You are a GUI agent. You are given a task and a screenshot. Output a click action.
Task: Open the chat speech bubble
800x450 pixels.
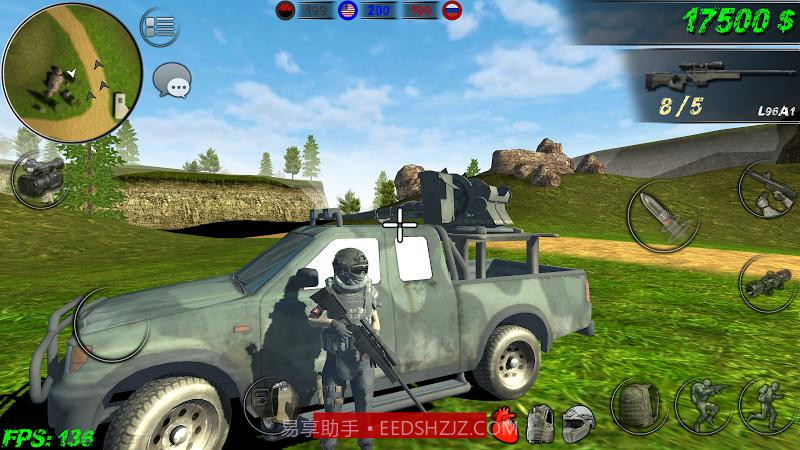click(173, 80)
